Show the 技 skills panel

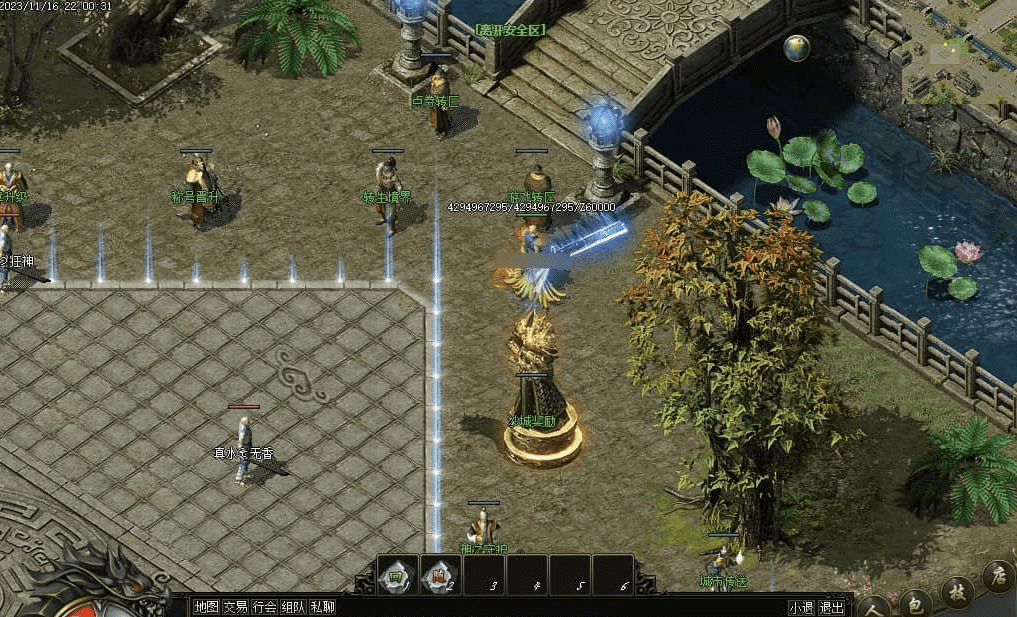pyautogui.click(x=957, y=590)
